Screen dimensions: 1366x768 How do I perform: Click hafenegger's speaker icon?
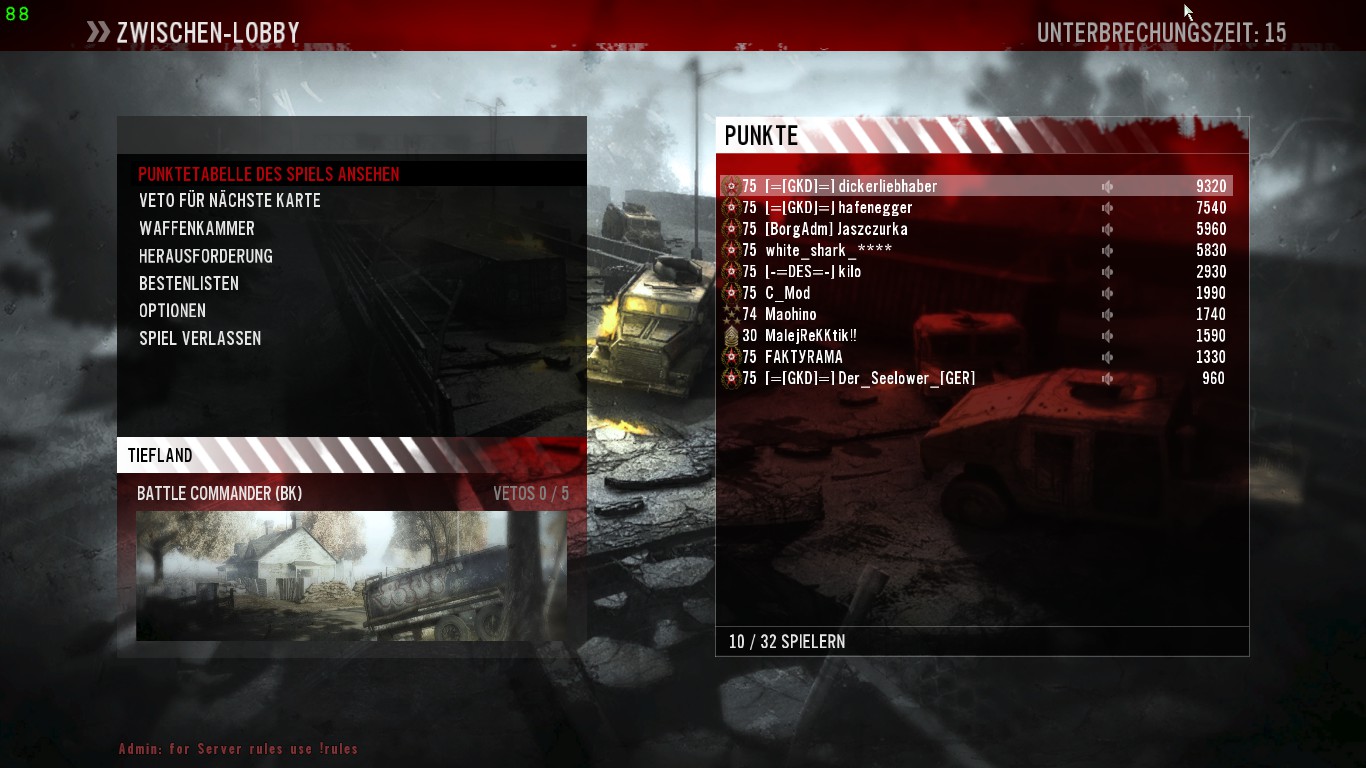[x=1107, y=207]
